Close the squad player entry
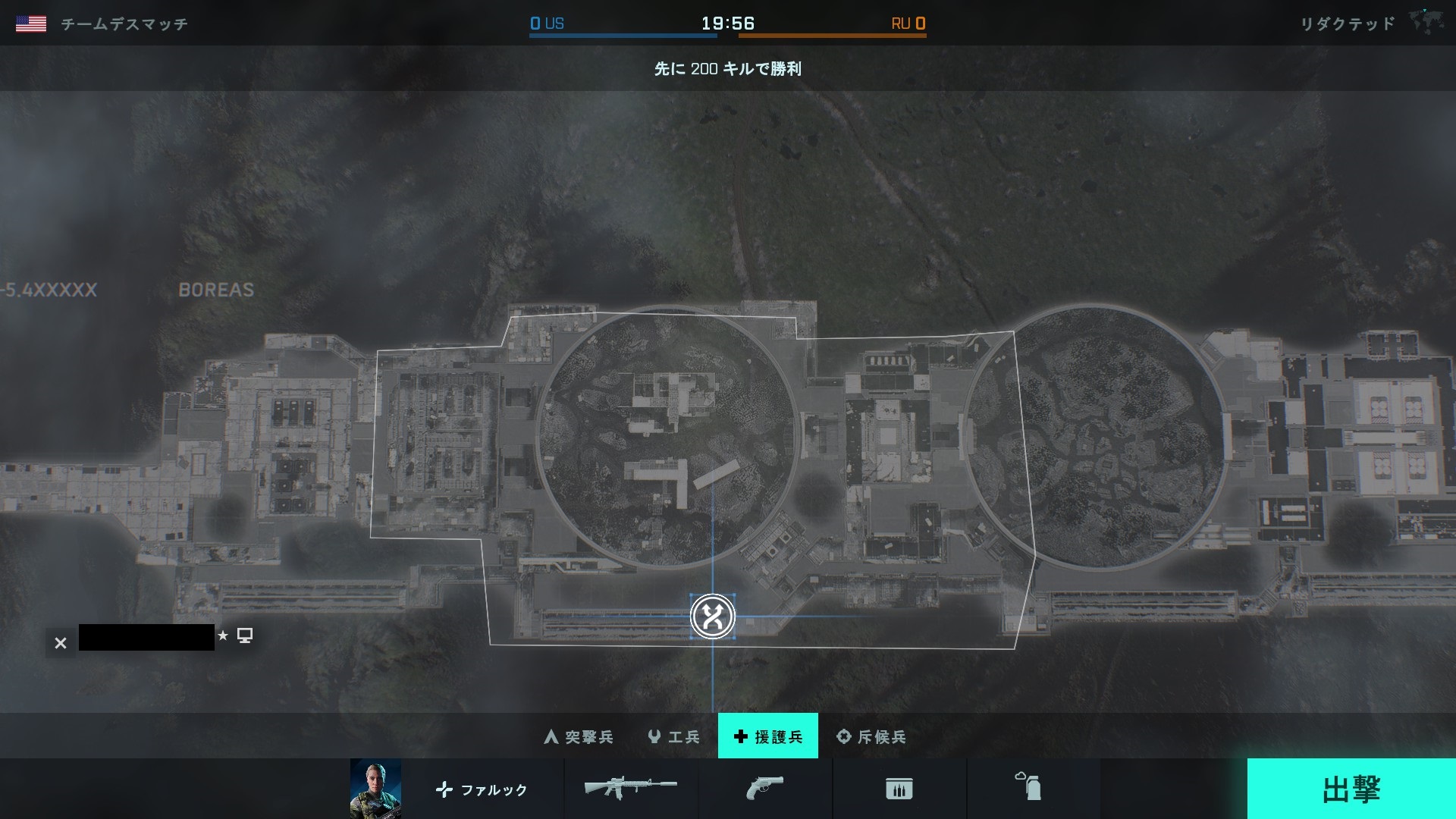 61,643
